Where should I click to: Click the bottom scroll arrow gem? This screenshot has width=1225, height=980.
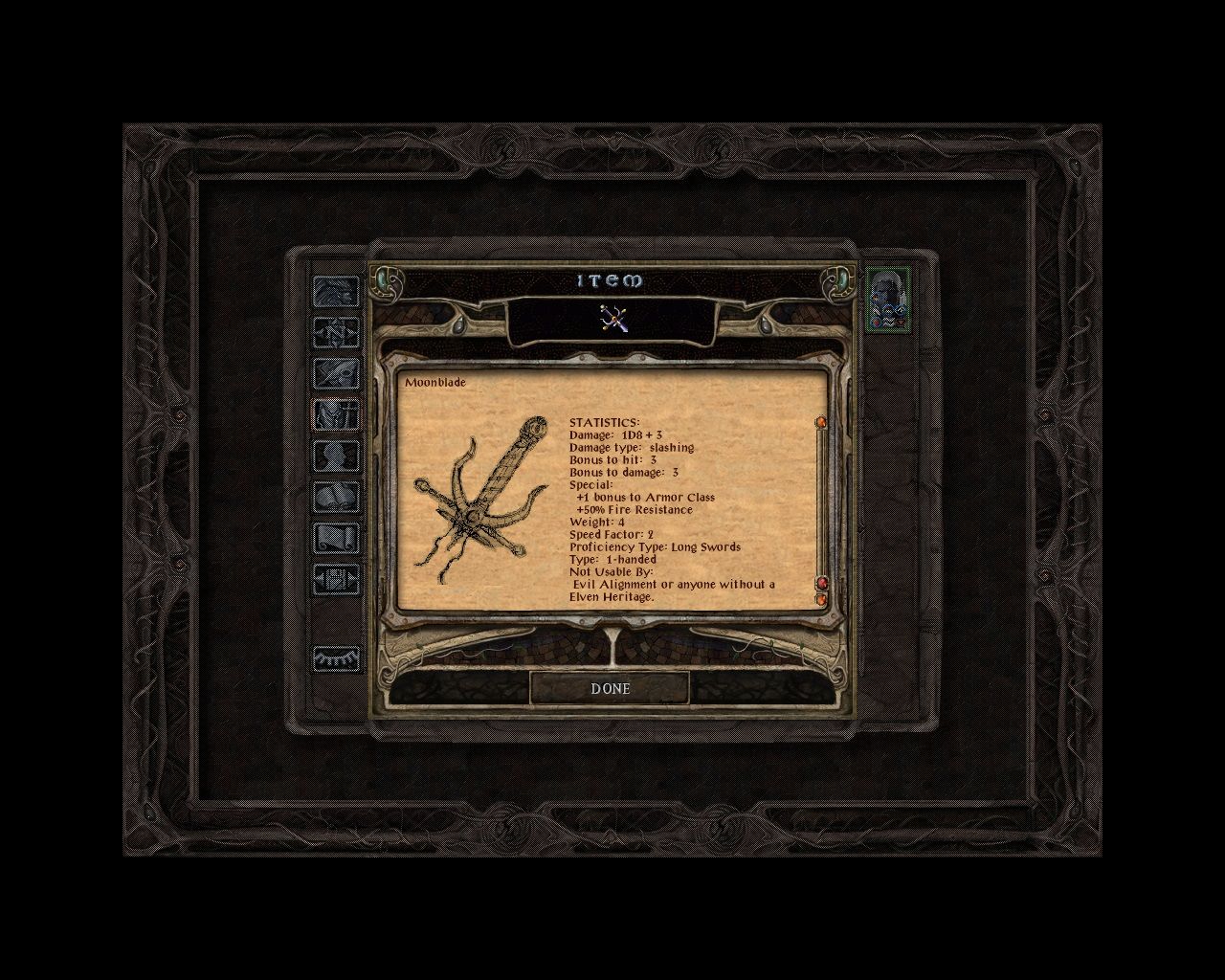(821, 581)
